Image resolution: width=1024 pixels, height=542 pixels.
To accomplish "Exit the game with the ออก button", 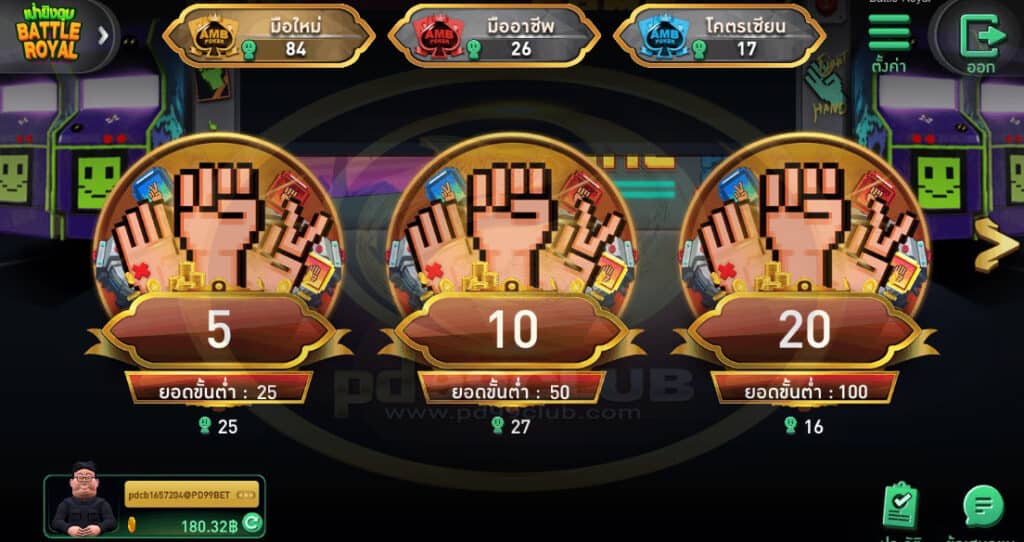I will [980, 42].
